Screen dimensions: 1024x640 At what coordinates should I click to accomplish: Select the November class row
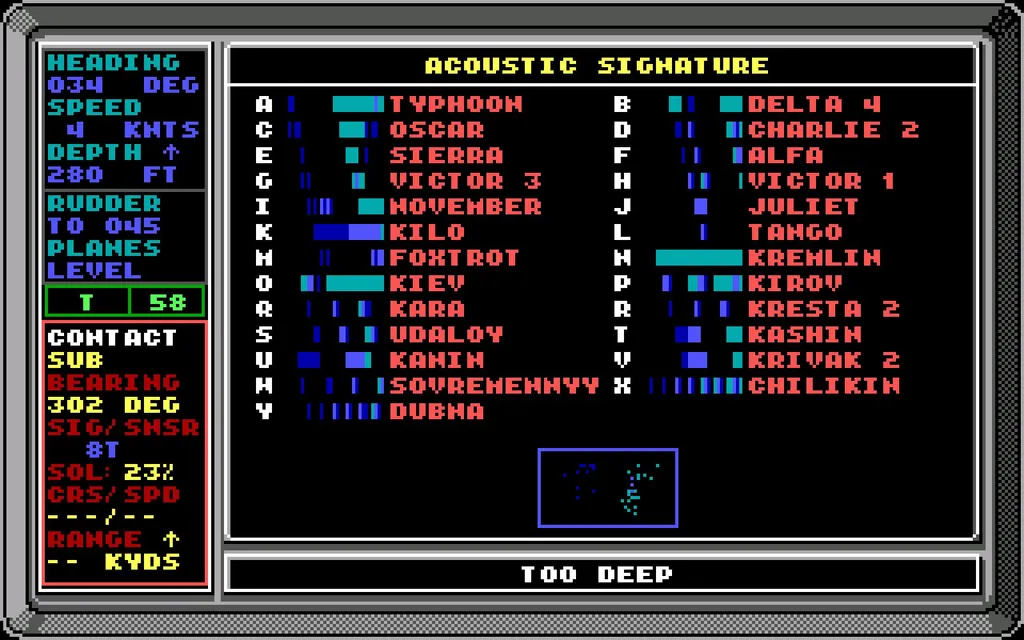point(465,207)
